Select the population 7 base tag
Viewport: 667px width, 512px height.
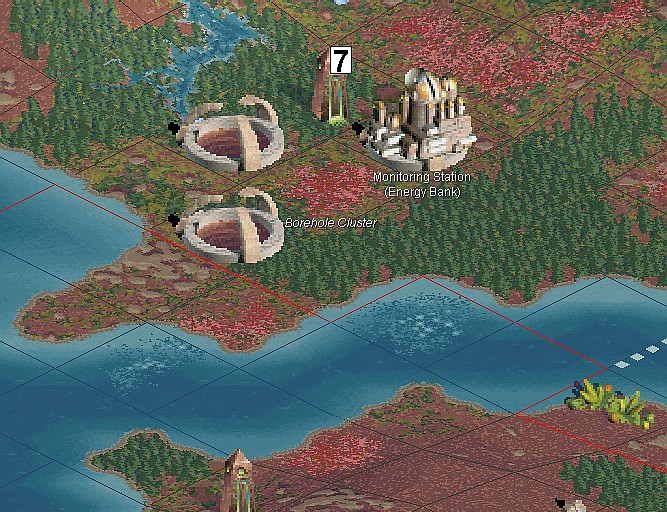click(340, 61)
